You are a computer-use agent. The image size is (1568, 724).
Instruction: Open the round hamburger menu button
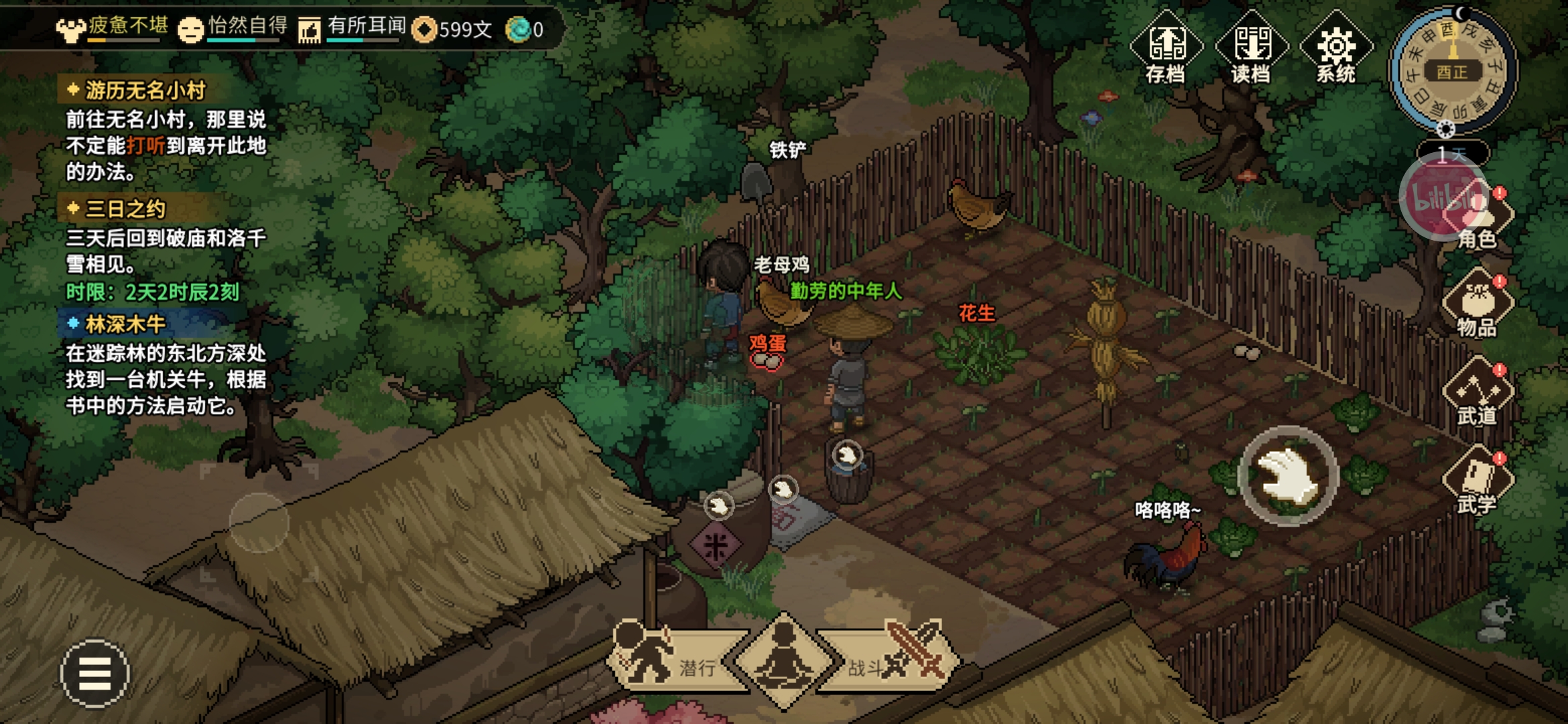pos(94,673)
